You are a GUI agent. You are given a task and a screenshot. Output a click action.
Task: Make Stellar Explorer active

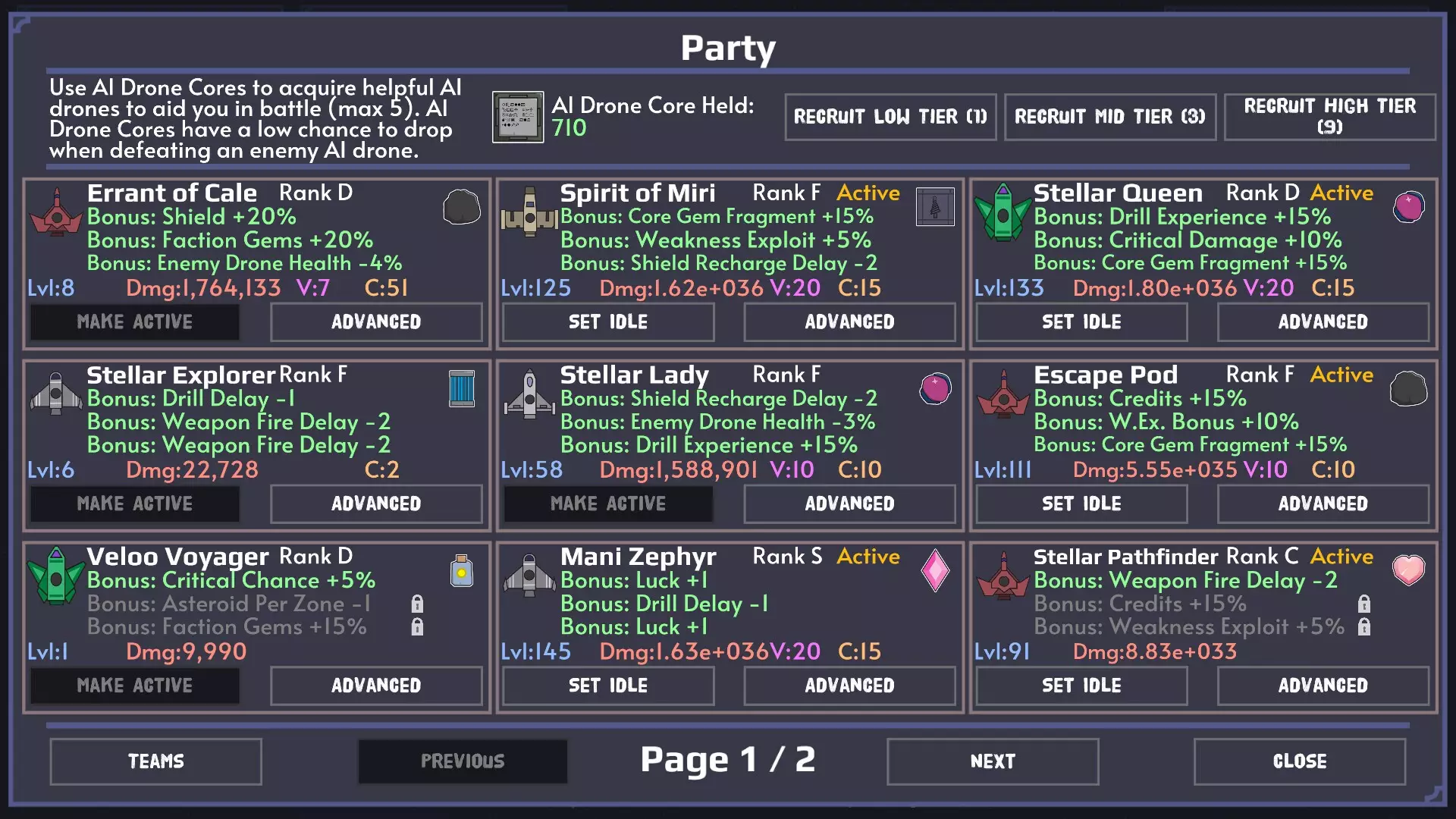[x=134, y=504]
